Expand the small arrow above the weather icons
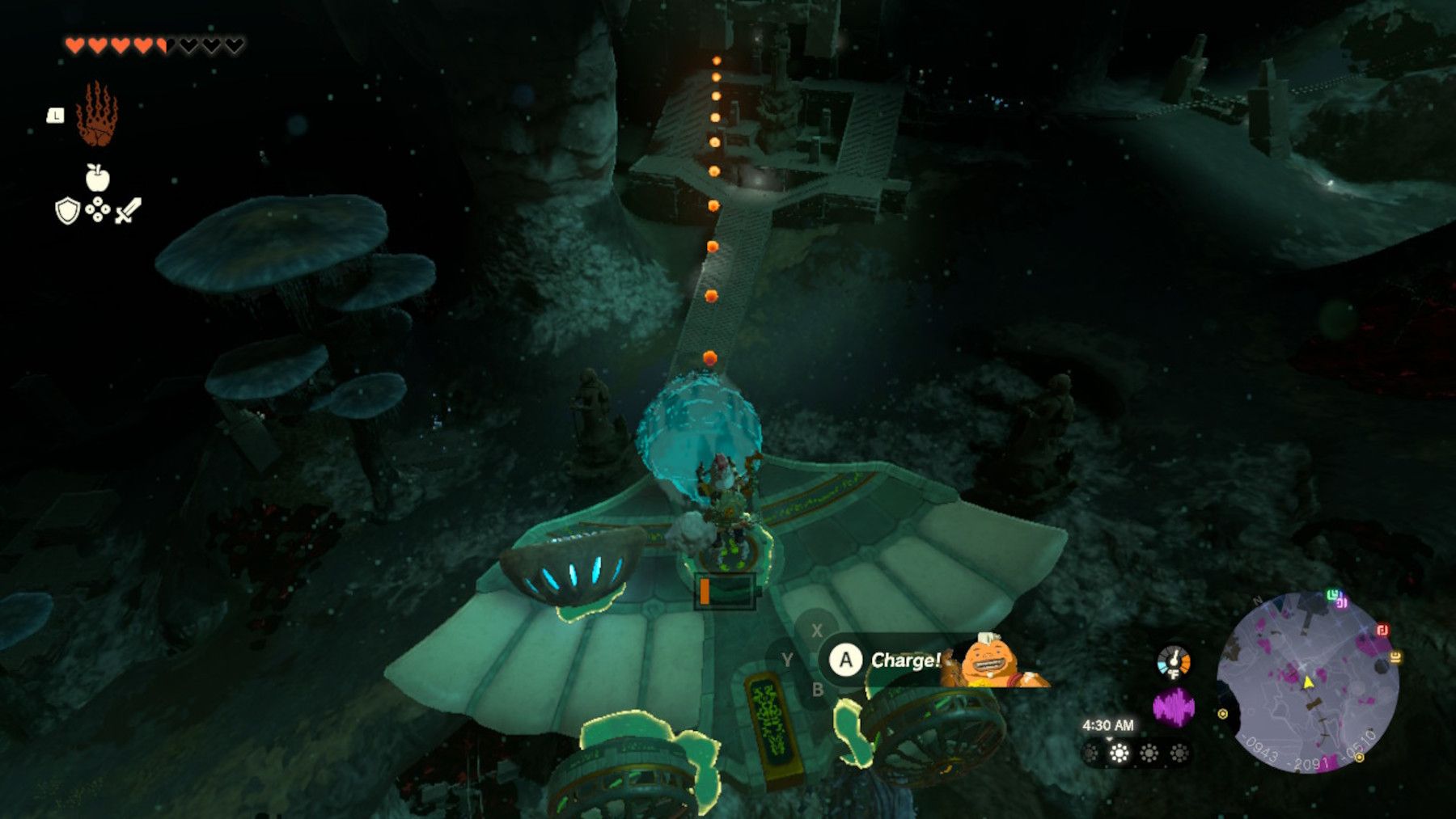The image size is (1456, 819). coord(1110,739)
